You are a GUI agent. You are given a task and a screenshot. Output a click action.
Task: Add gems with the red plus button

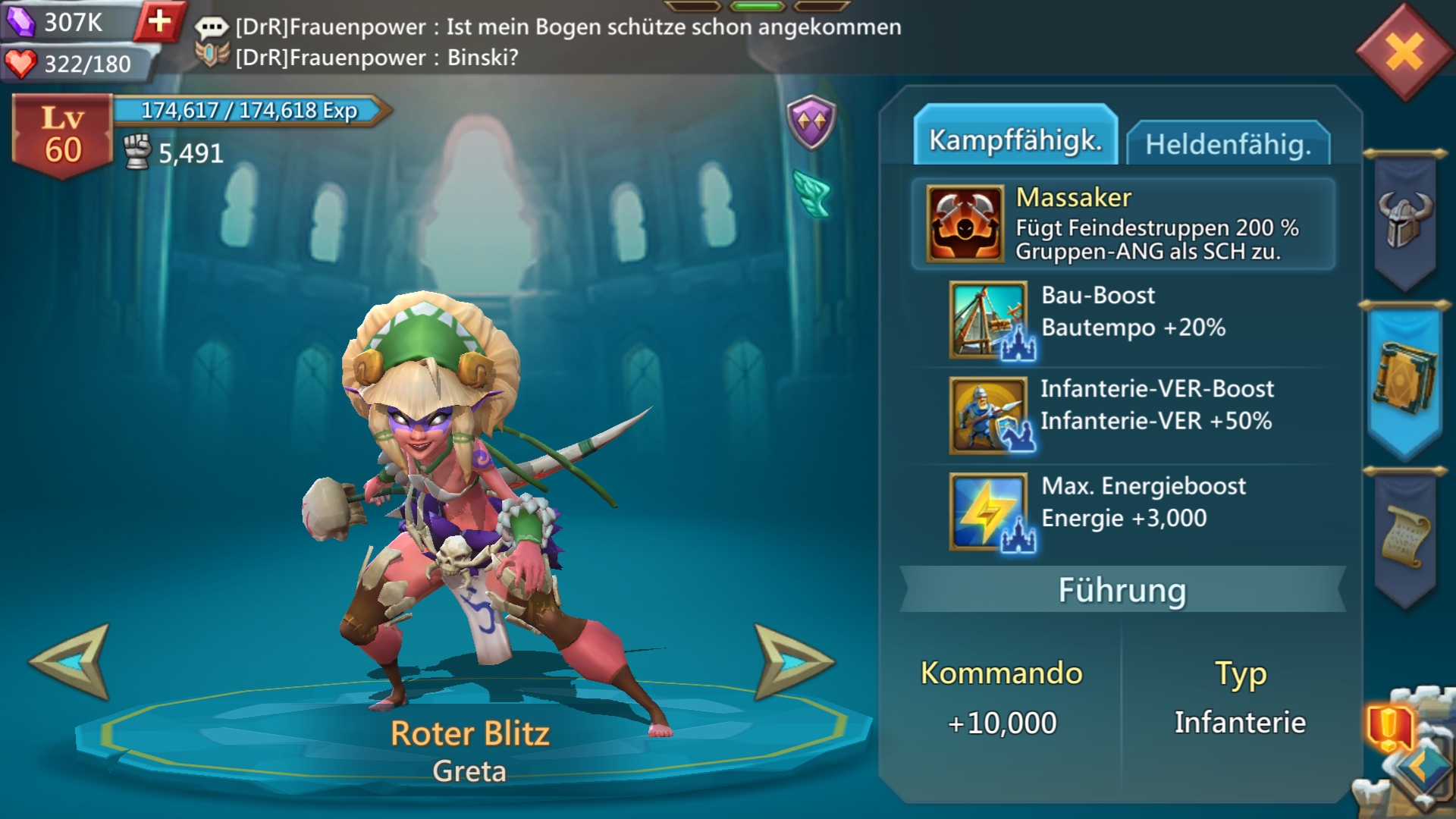click(159, 21)
